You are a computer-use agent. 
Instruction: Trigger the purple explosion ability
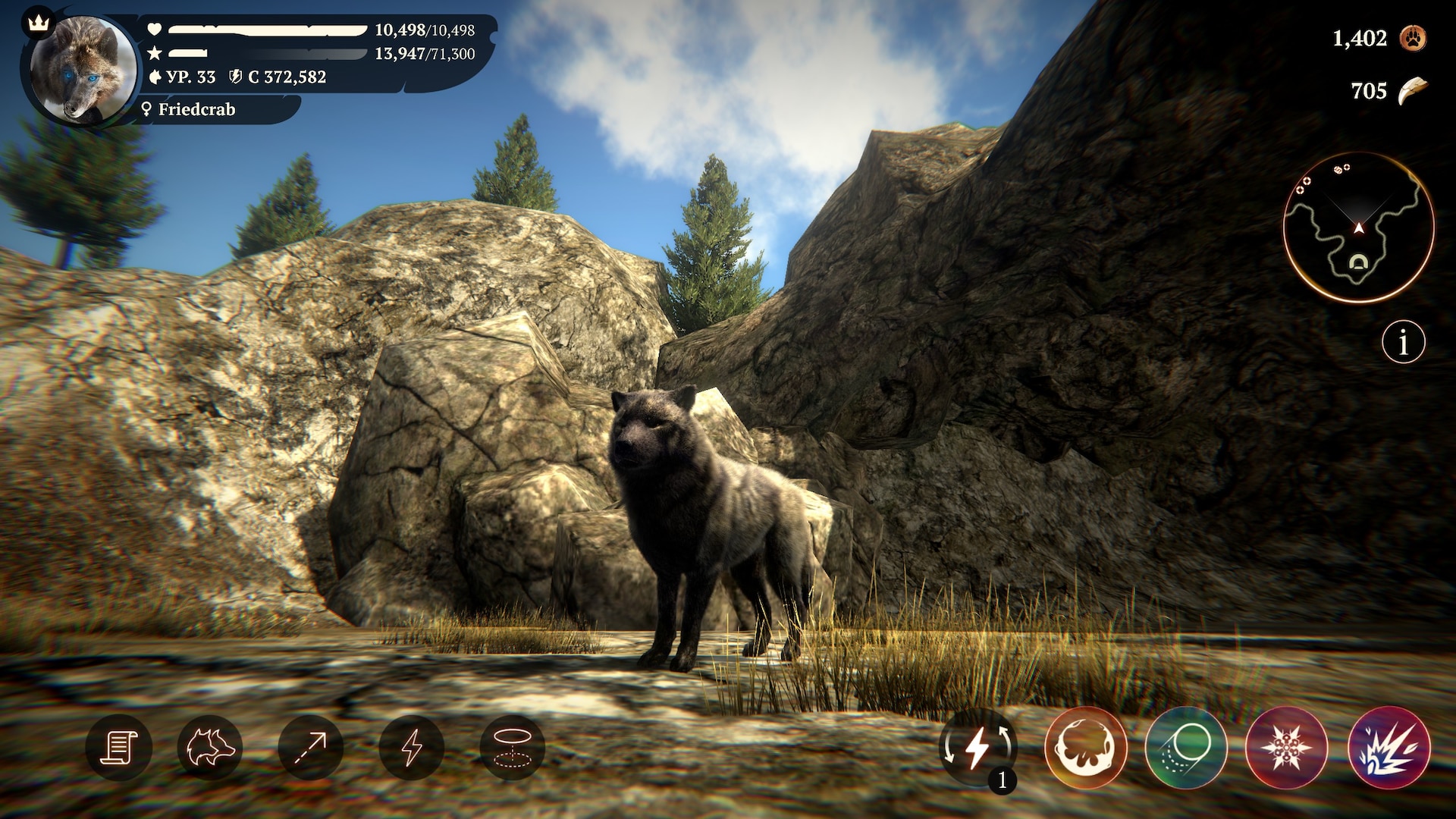(1389, 748)
